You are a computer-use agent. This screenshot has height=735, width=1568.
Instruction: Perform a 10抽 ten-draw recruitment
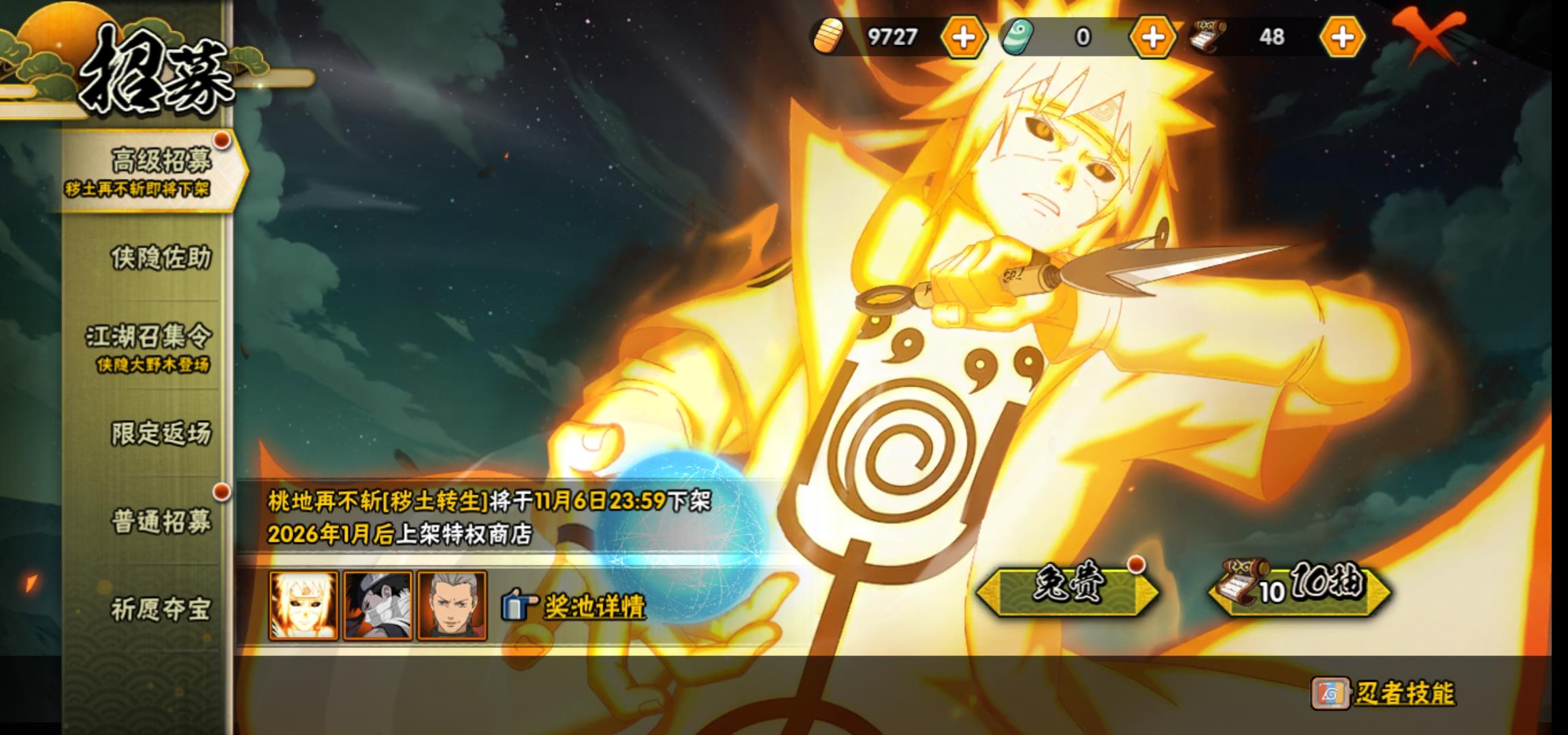(x=1300, y=588)
